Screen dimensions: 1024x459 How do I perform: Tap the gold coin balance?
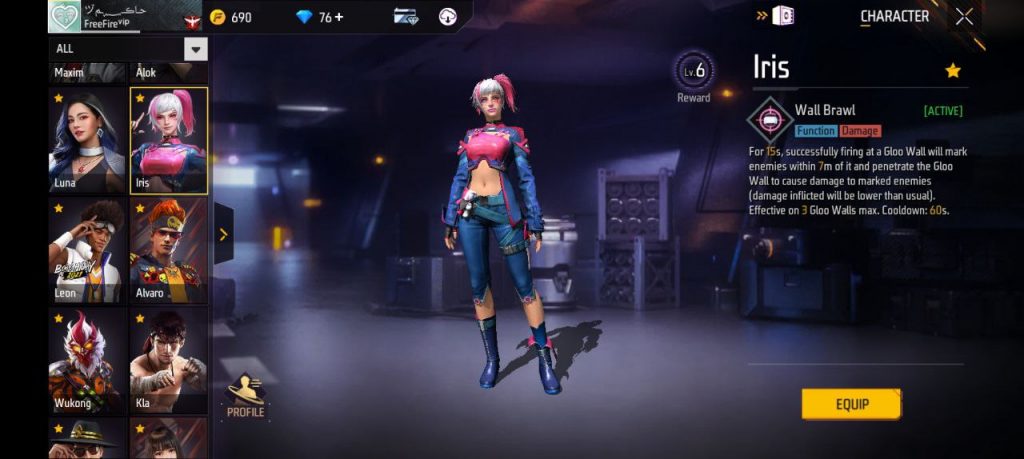coord(230,17)
